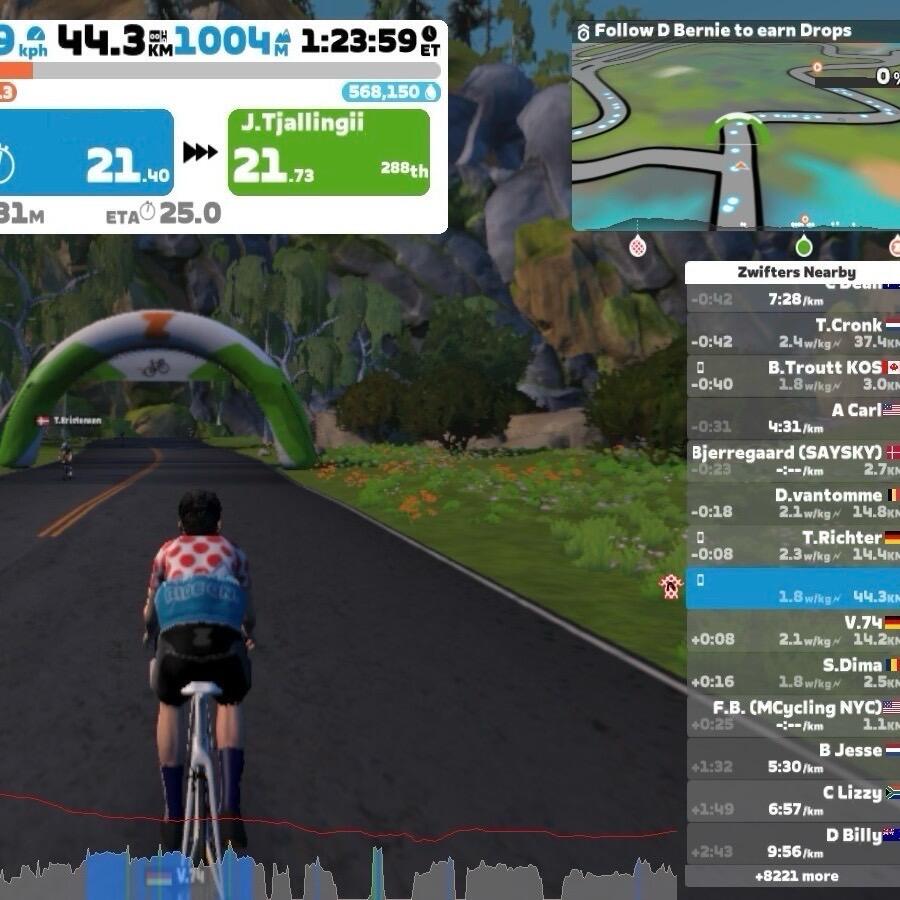Select D Billy rider row
Viewport: 900px width, 900px height.
pyautogui.click(x=792, y=843)
